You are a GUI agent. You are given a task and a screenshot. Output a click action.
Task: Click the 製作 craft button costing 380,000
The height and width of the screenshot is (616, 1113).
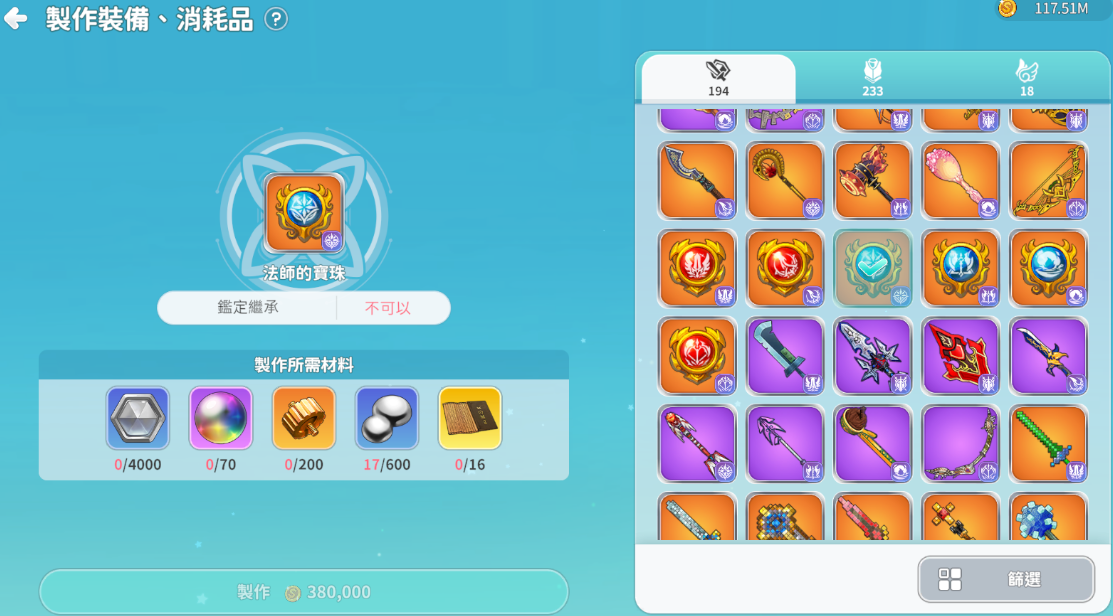(x=304, y=592)
